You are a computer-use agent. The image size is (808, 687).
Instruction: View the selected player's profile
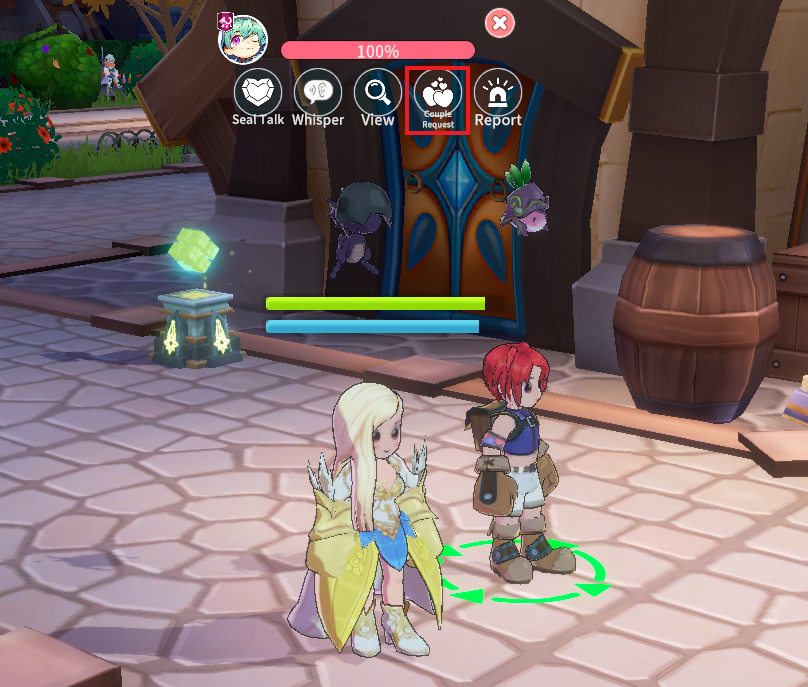[x=378, y=93]
